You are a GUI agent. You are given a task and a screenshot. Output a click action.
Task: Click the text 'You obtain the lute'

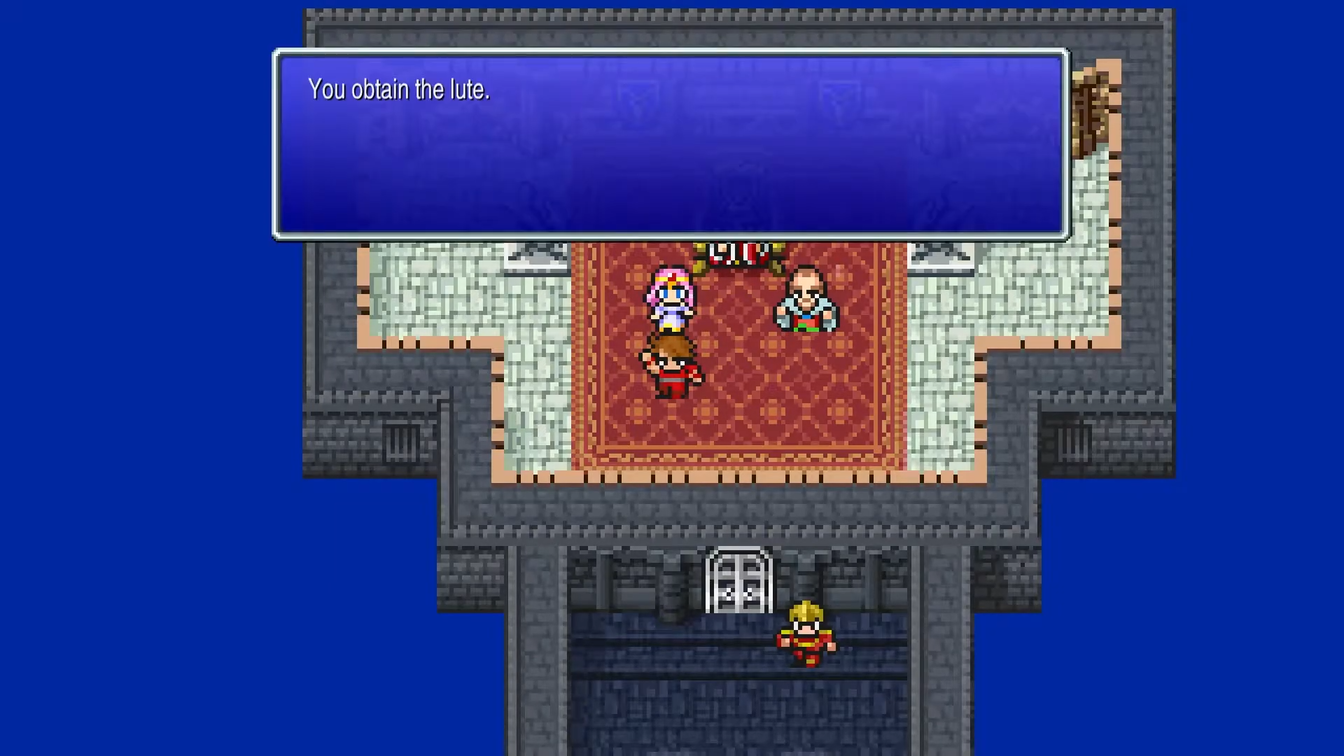click(399, 89)
